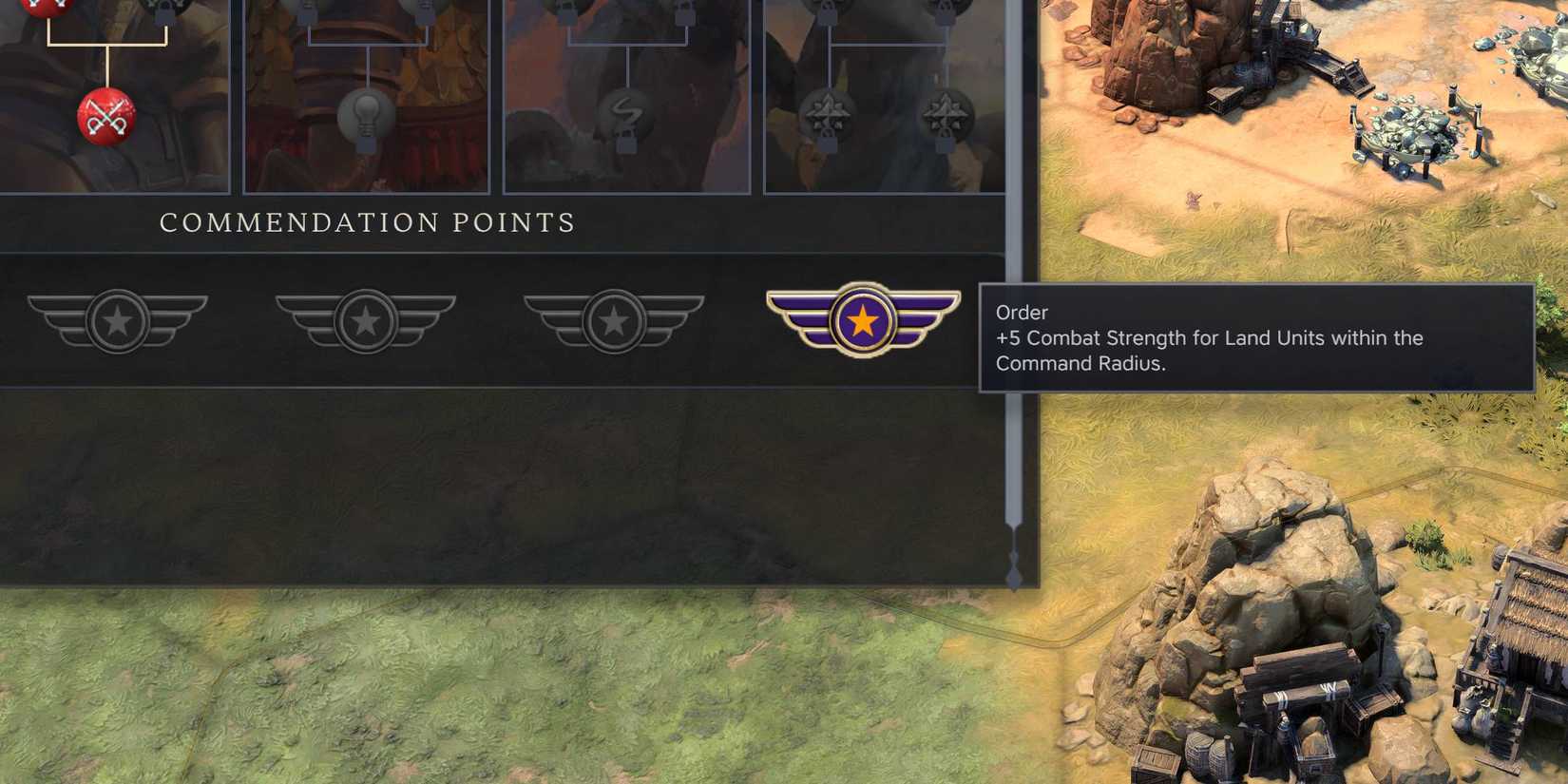The image size is (1568, 784).
Task: Select the first gray commendation wings badge
Action: 118,321
